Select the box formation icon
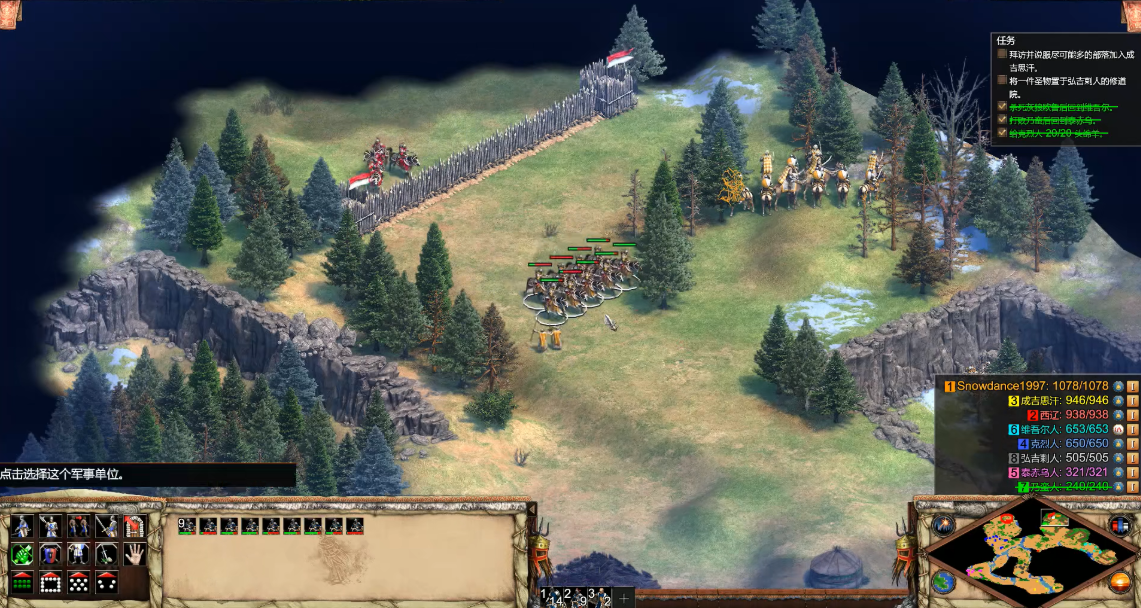Viewport: 1141px width, 608px height. 50,581
